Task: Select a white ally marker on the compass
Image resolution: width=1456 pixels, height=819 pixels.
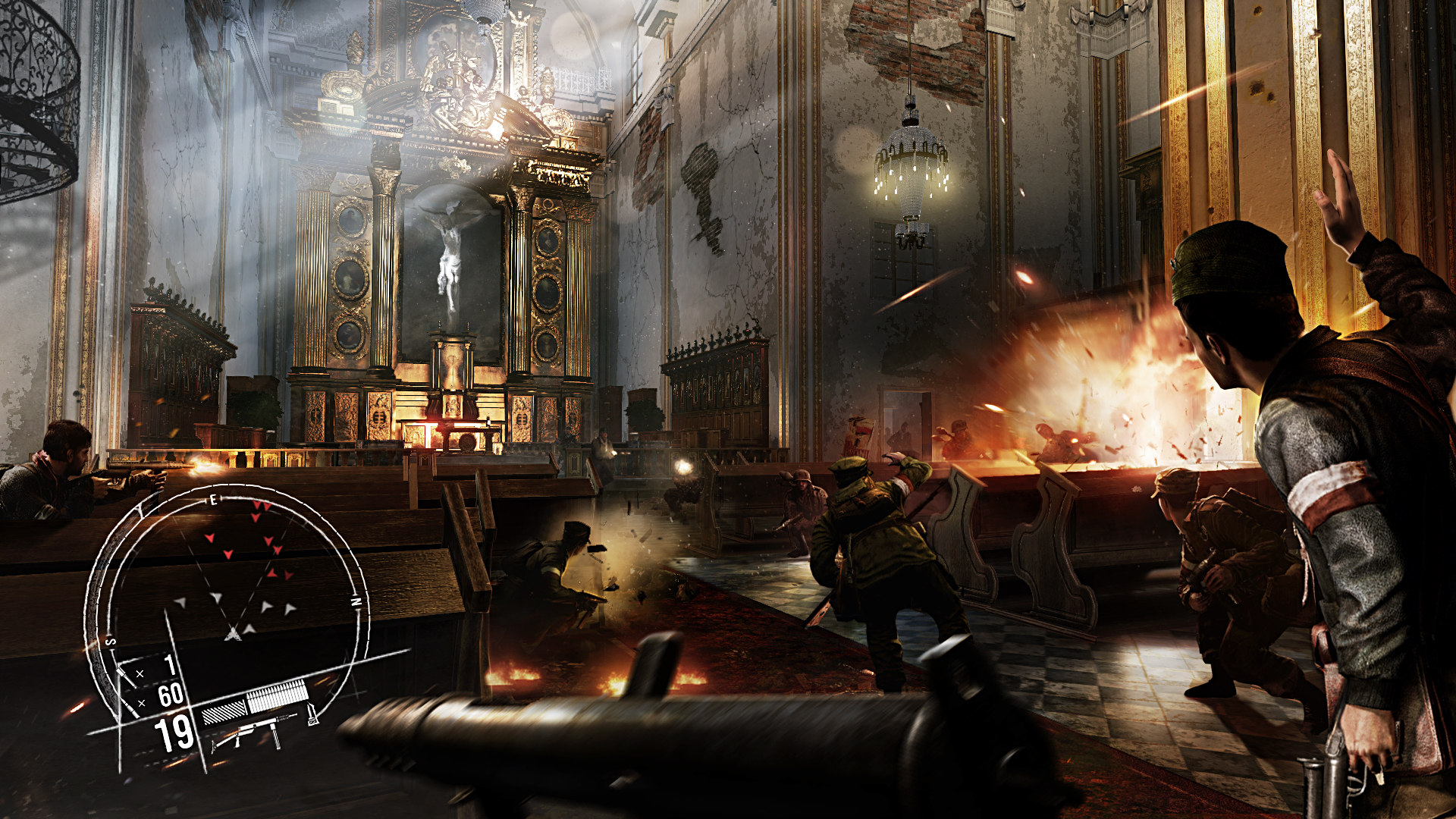Action: pos(216,598)
